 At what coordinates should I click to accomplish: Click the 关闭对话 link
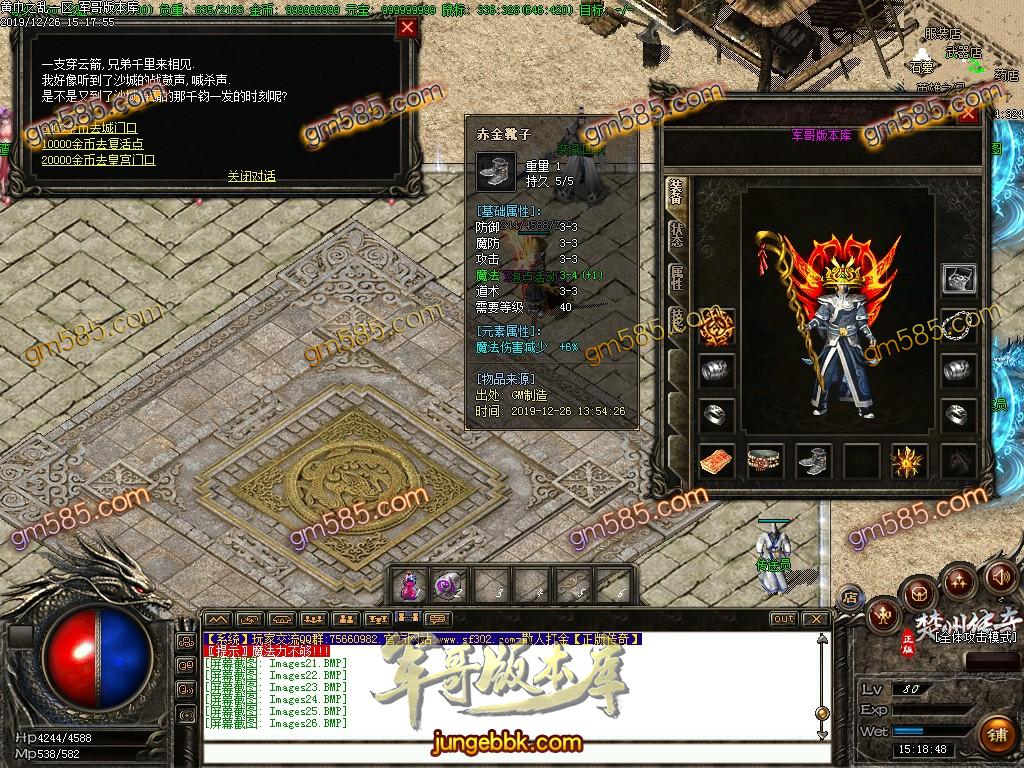251,176
